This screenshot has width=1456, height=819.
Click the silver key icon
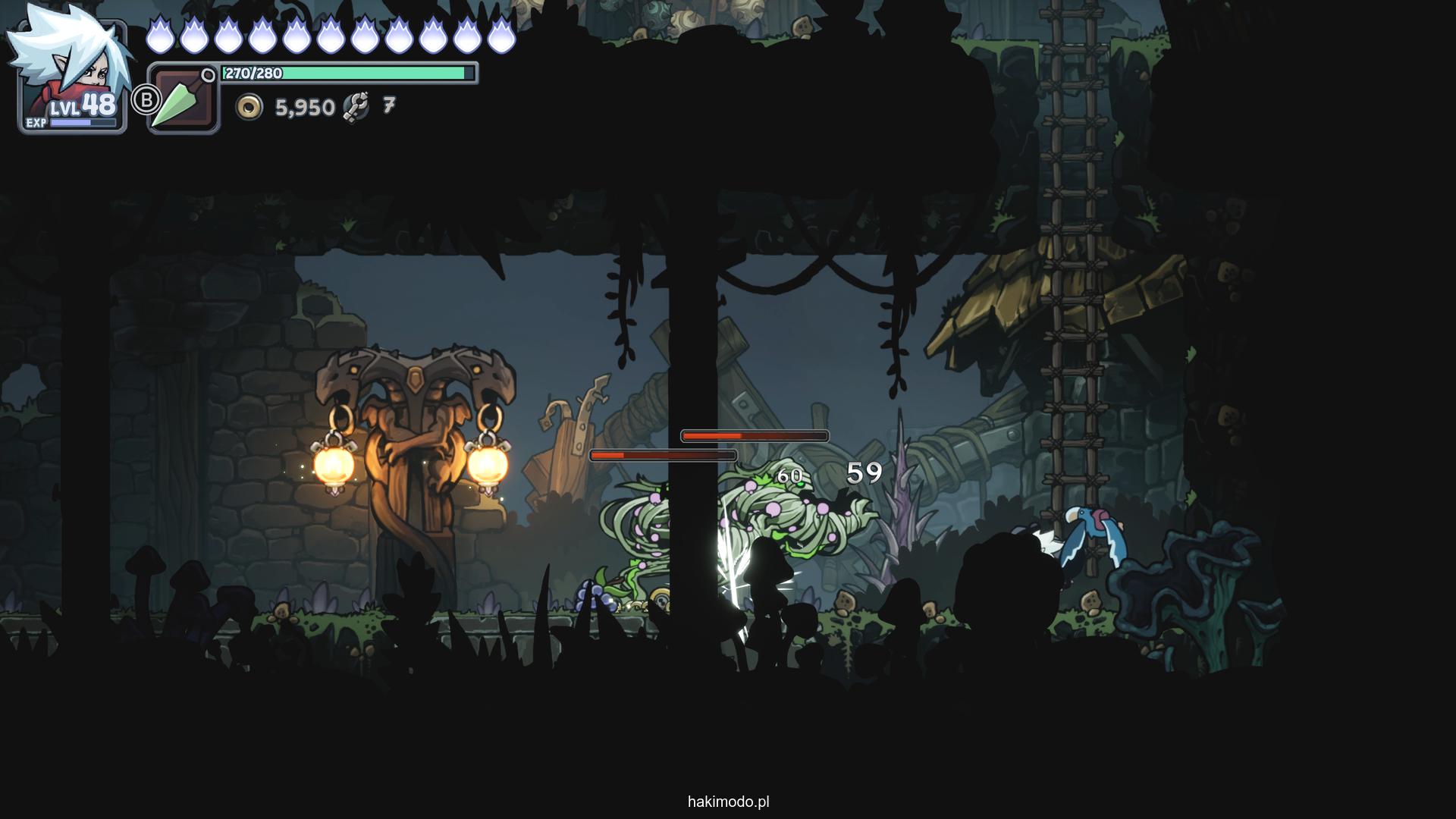tap(356, 107)
